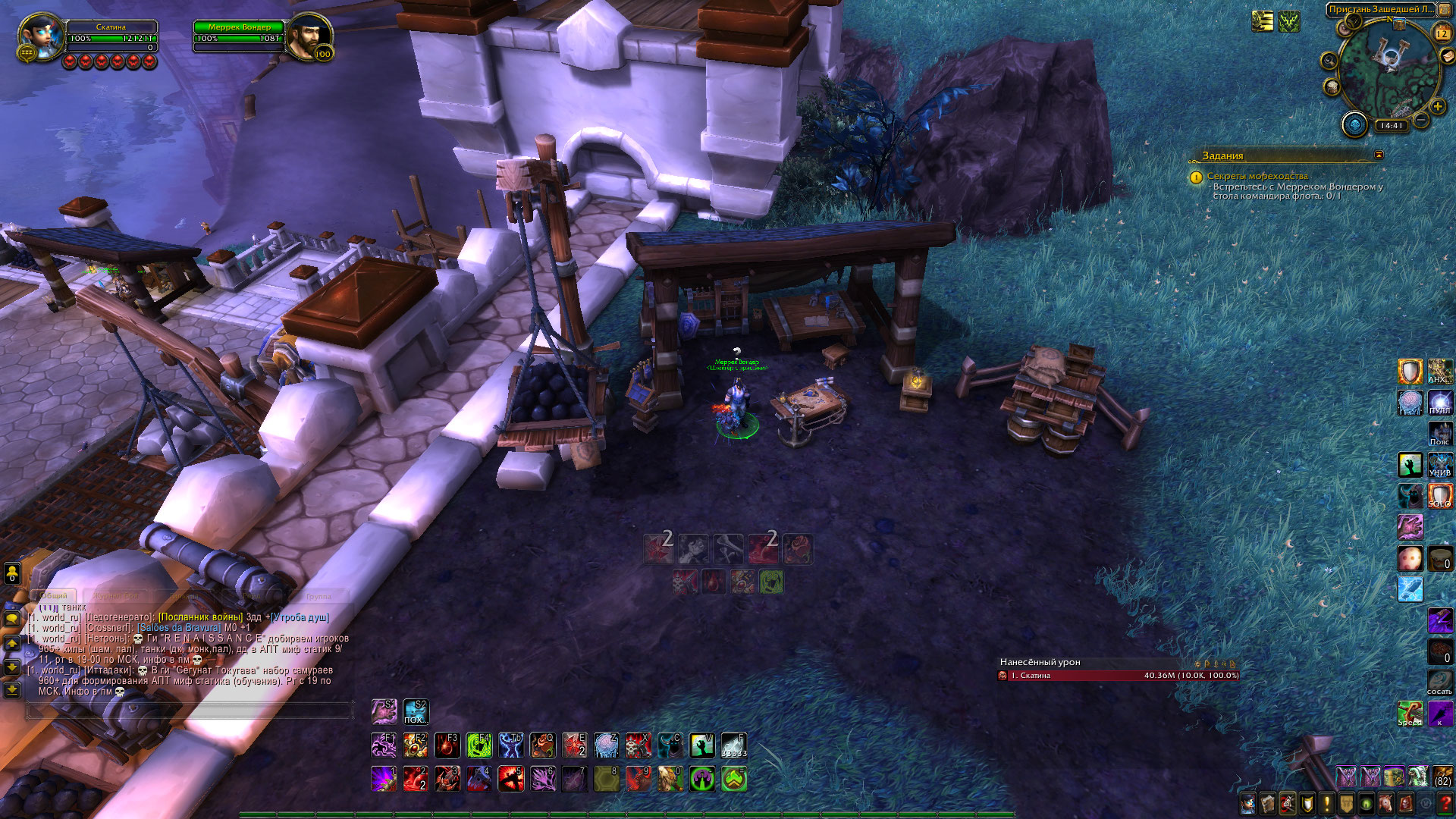1456x819 pixels.
Task: Zoom out the minimap with minus button
Action: tap(1421, 121)
